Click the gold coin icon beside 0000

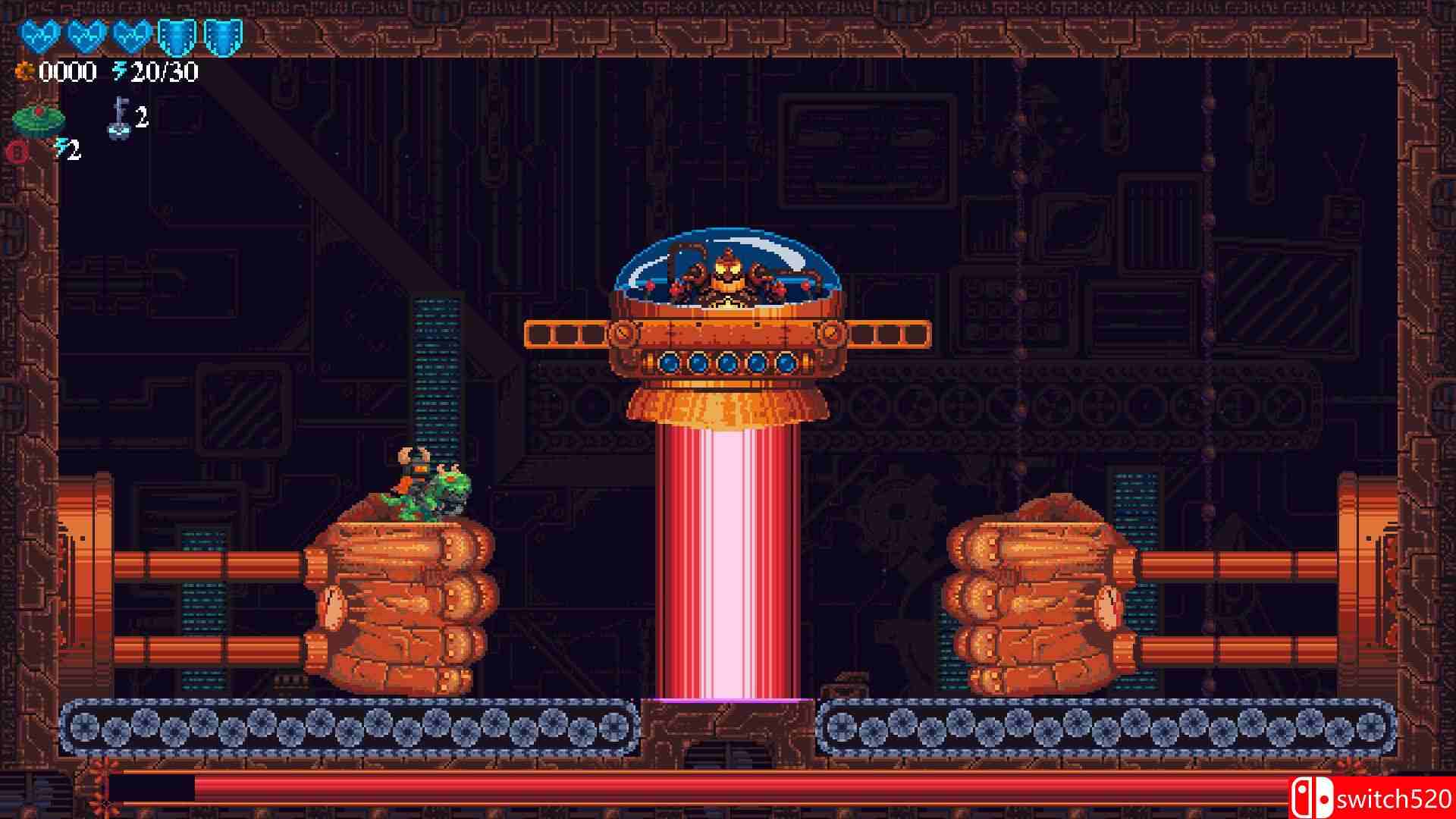(25, 72)
